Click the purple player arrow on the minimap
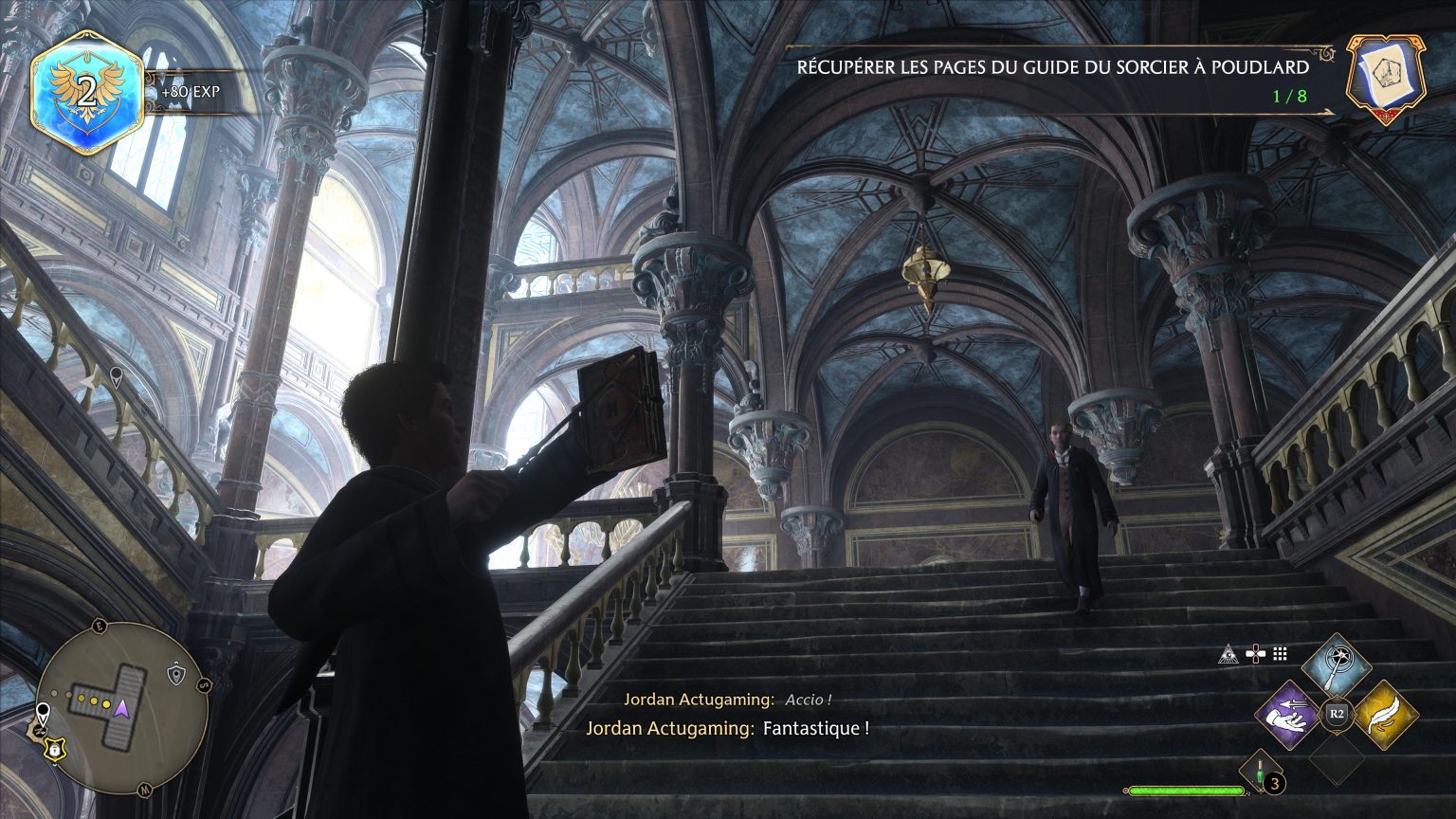 pyautogui.click(x=121, y=708)
